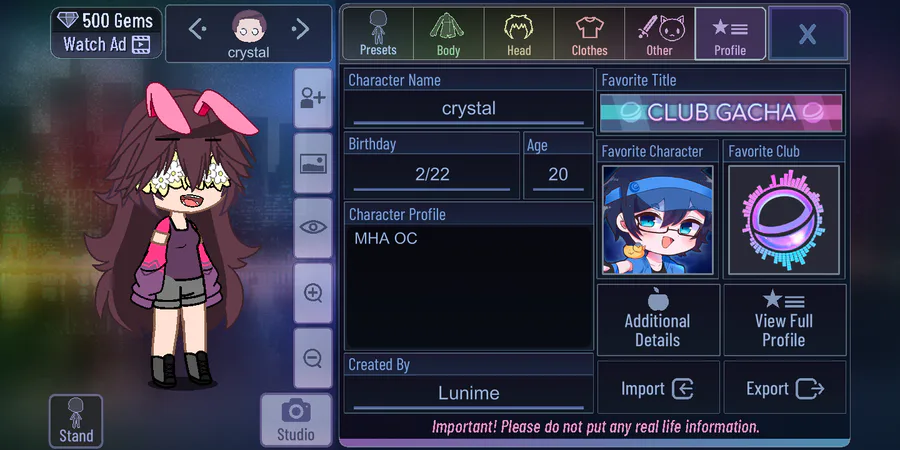900x450 pixels.
Task: Watch an ad for gems
Action: [105, 44]
